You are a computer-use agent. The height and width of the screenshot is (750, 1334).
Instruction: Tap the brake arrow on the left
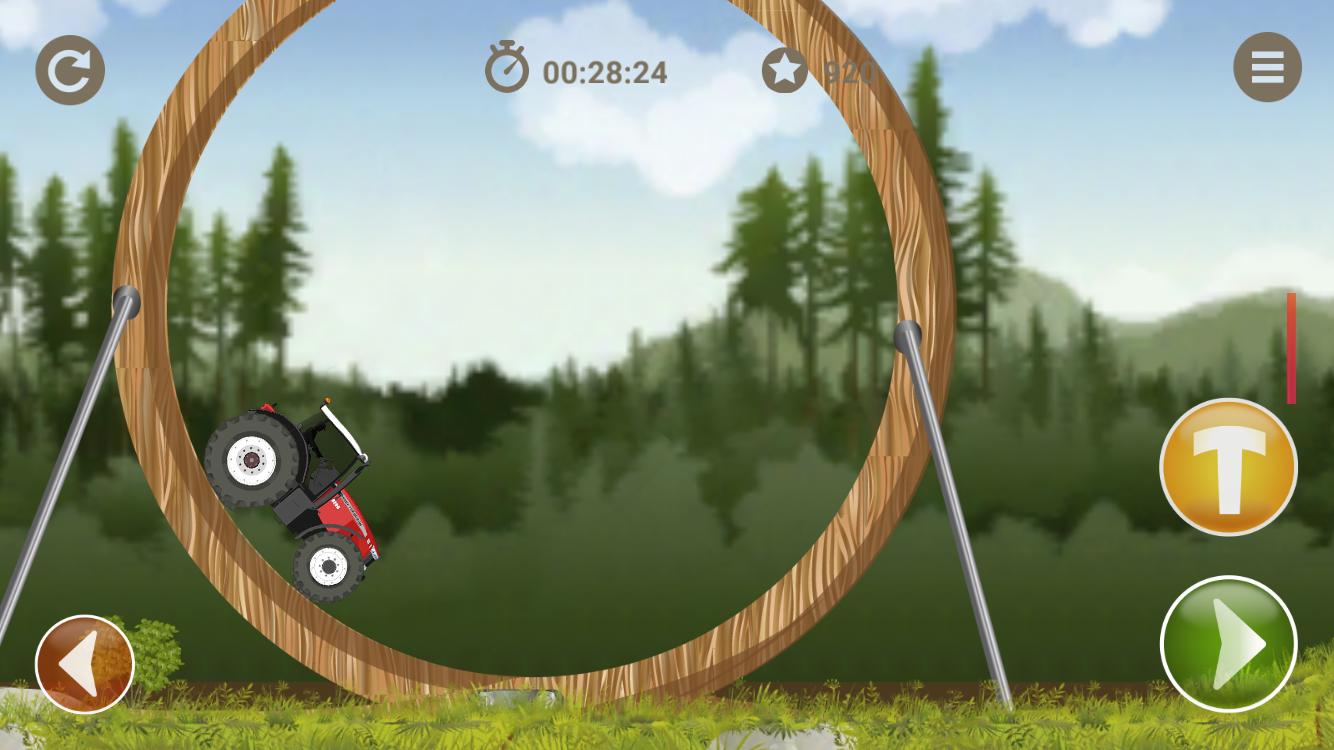(x=84, y=663)
